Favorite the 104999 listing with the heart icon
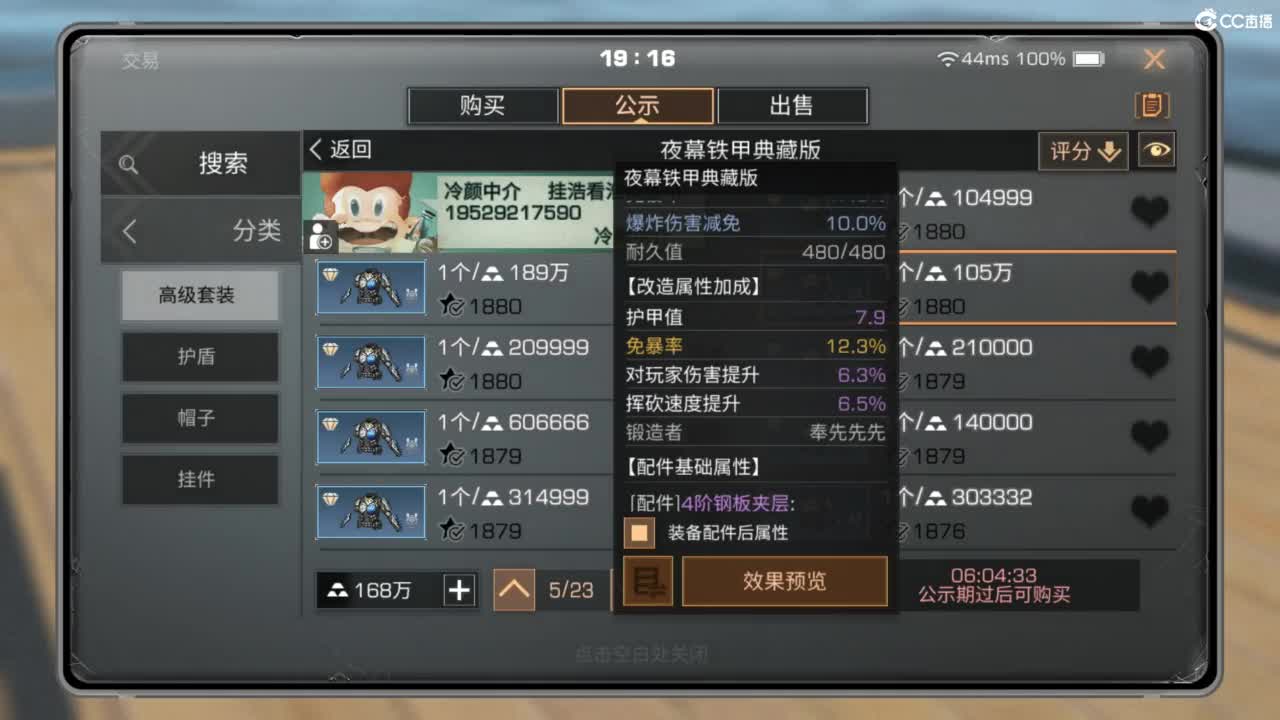1280x720 pixels. coord(1150,212)
